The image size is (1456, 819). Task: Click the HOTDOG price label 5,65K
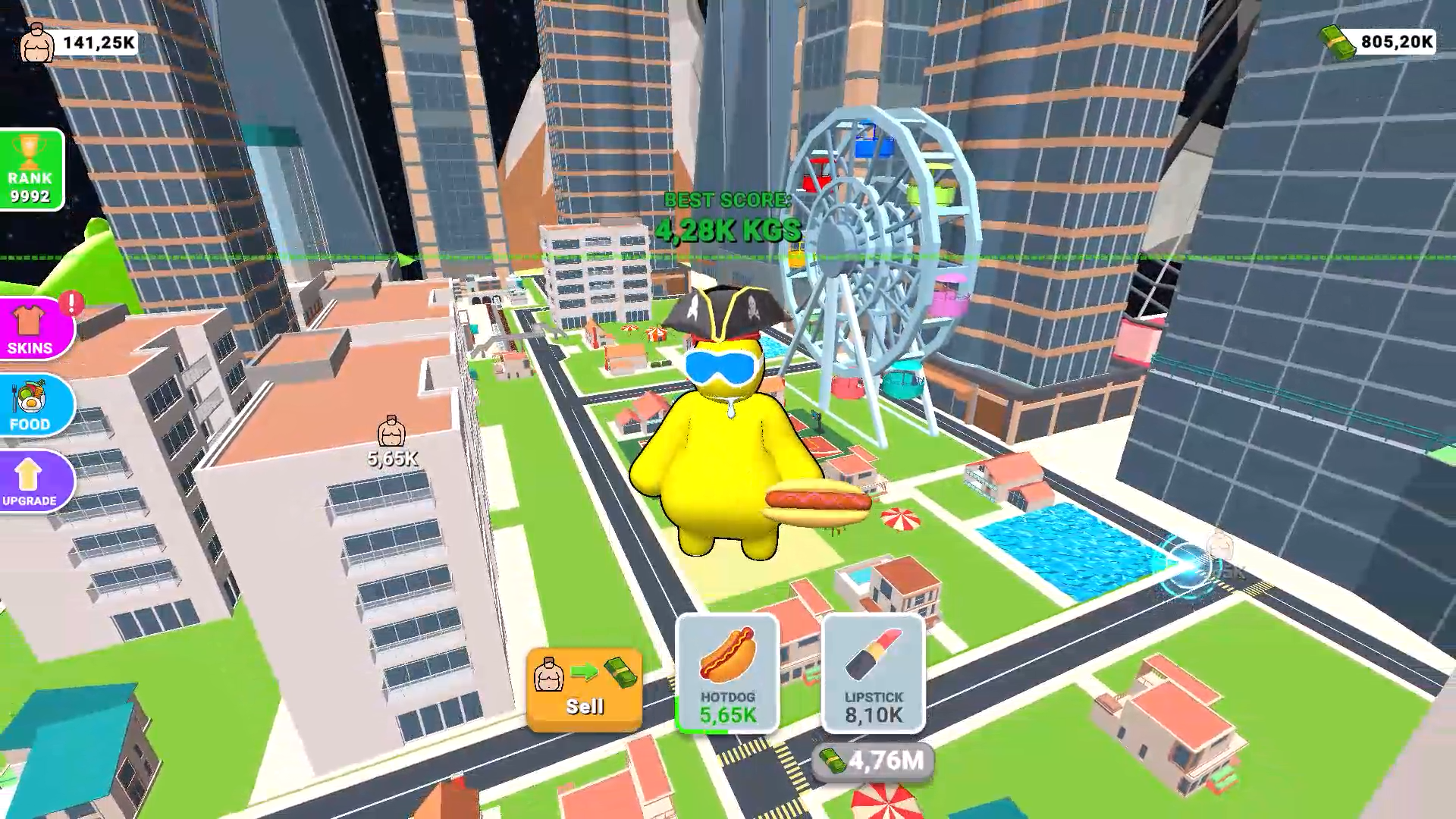[729, 714]
